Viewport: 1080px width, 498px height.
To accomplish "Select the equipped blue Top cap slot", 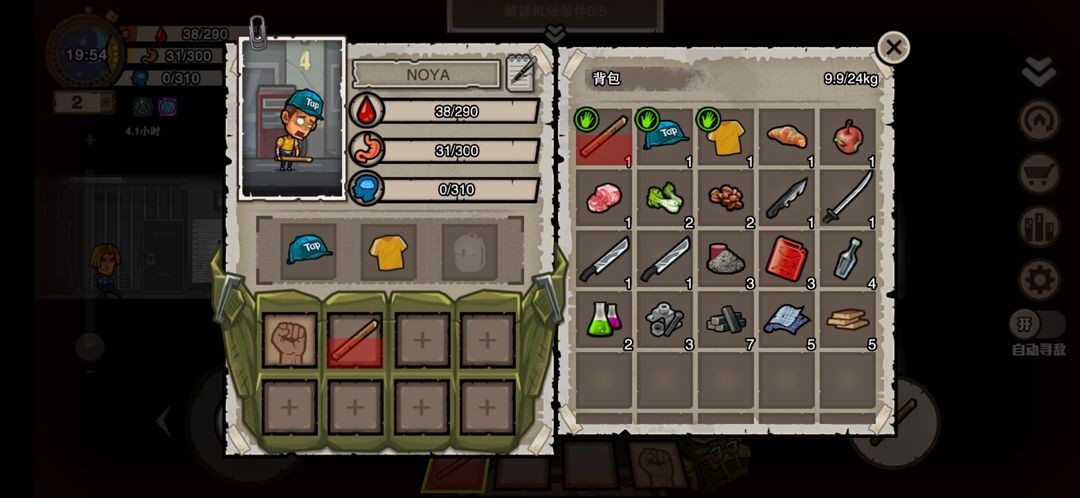I will [x=309, y=249].
